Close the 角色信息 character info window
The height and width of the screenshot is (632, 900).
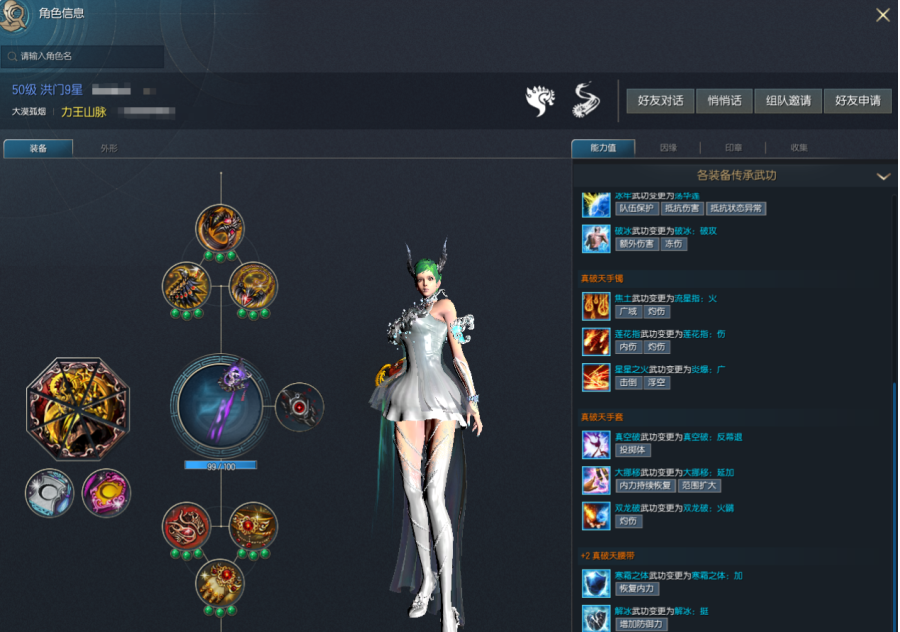coord(882,15)
